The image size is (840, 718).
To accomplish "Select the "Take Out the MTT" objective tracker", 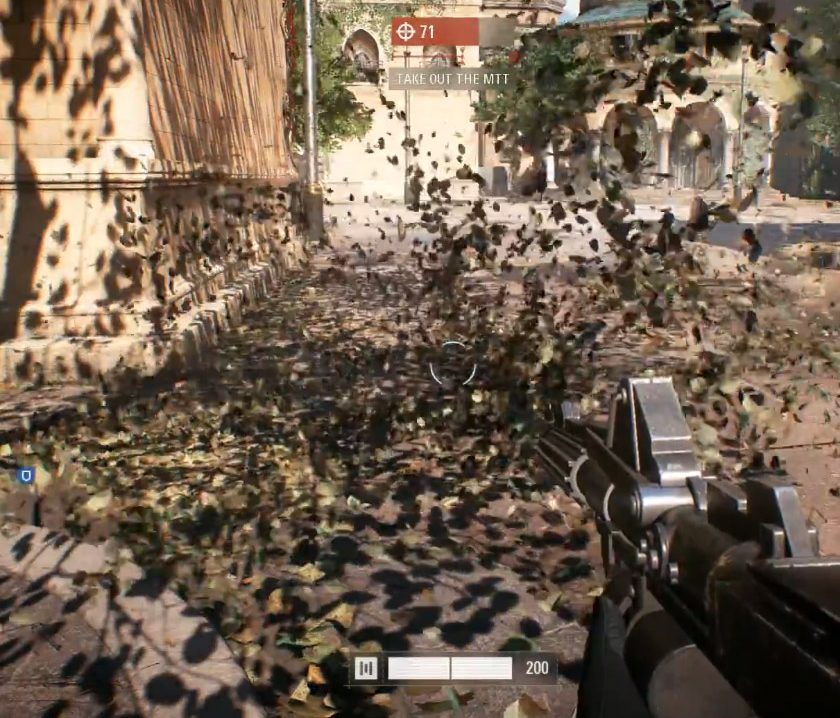I will [451, 78].
